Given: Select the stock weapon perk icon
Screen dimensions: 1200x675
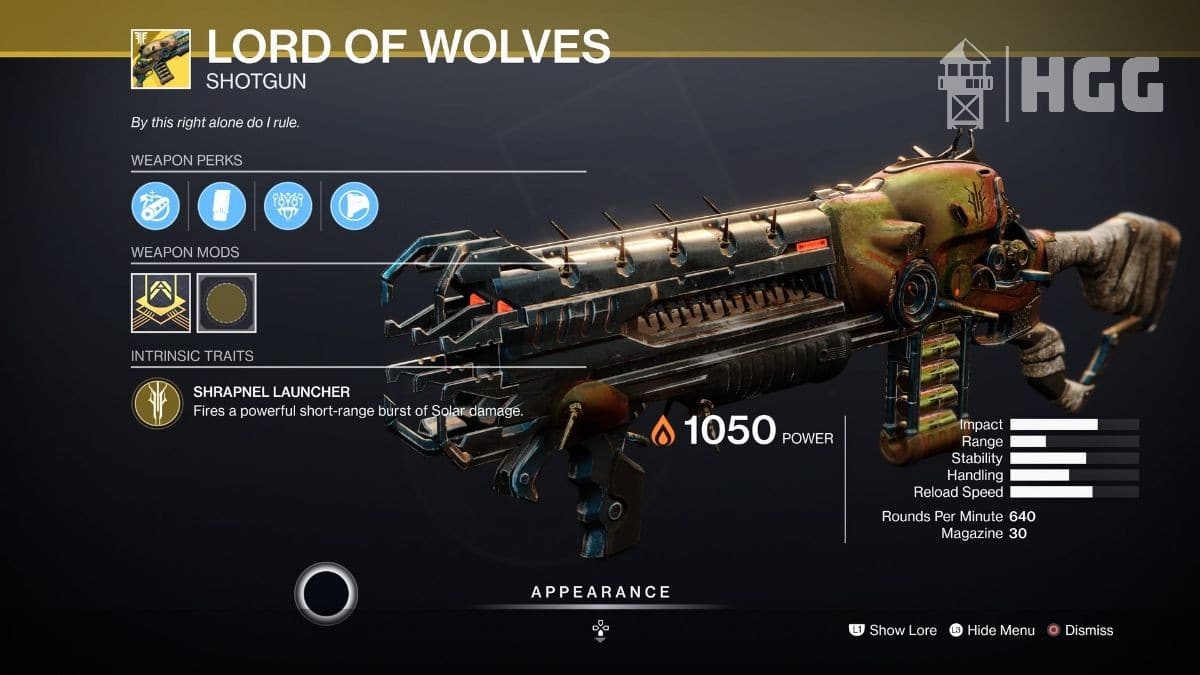Looking at the screenshot, I should tap(354, 206).
